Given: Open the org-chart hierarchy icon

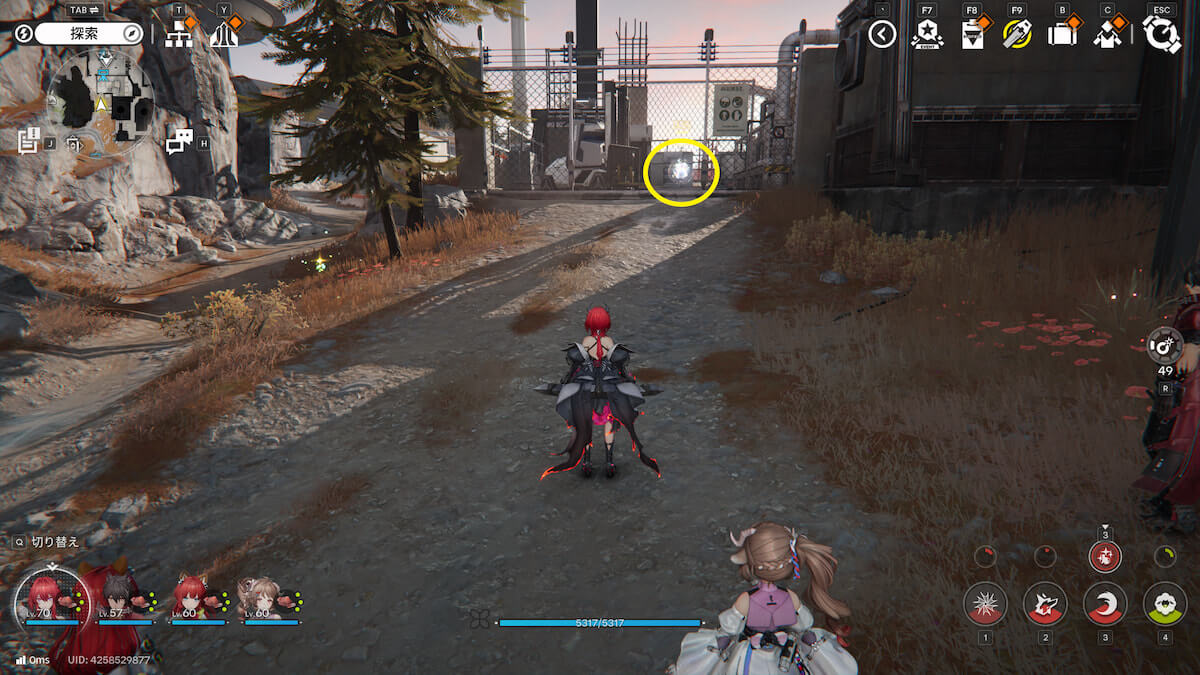Looking at the screenshot, I should click(179, 34).
